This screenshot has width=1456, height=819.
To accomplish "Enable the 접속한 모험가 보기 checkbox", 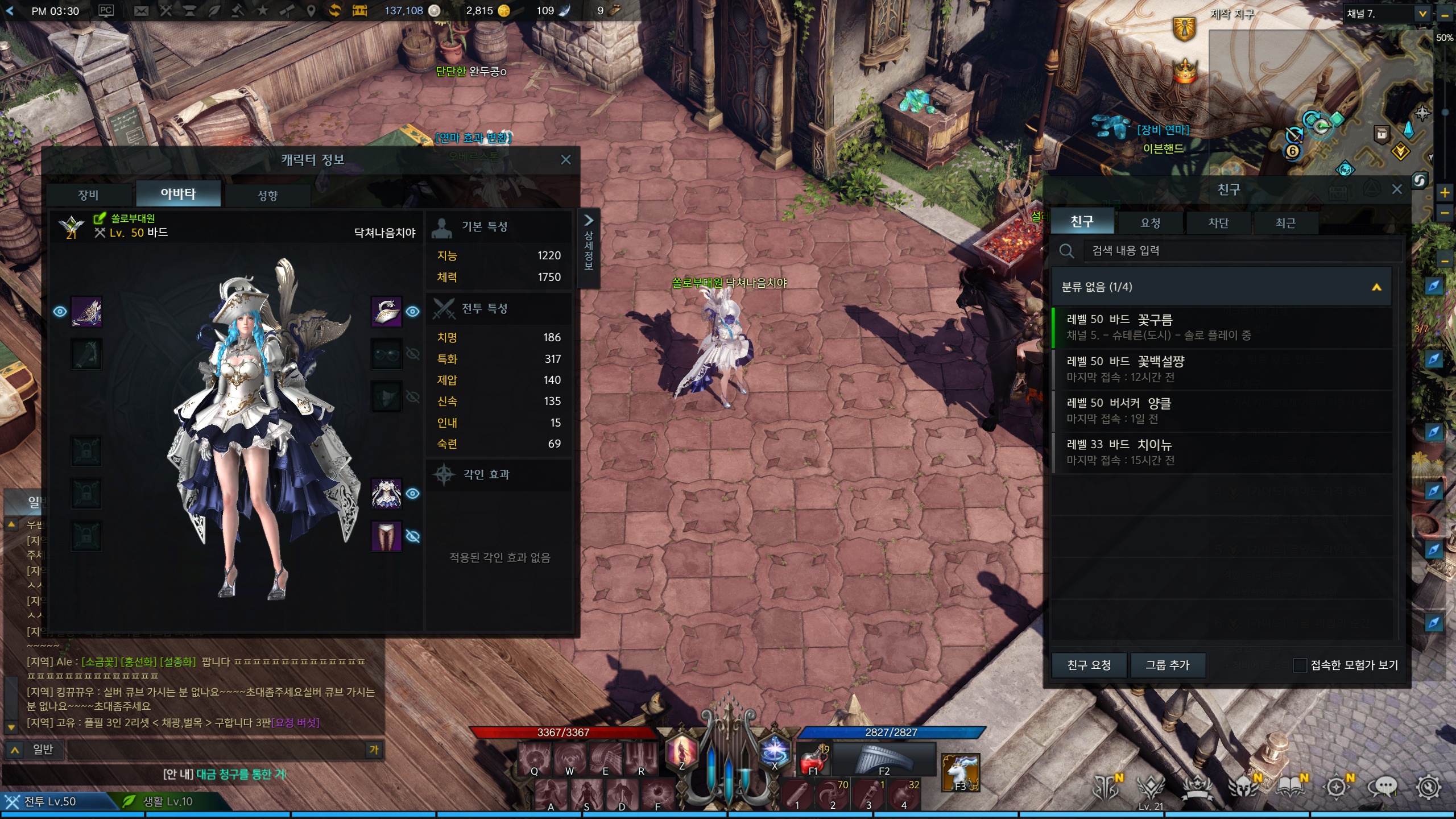I will 1300,665.
